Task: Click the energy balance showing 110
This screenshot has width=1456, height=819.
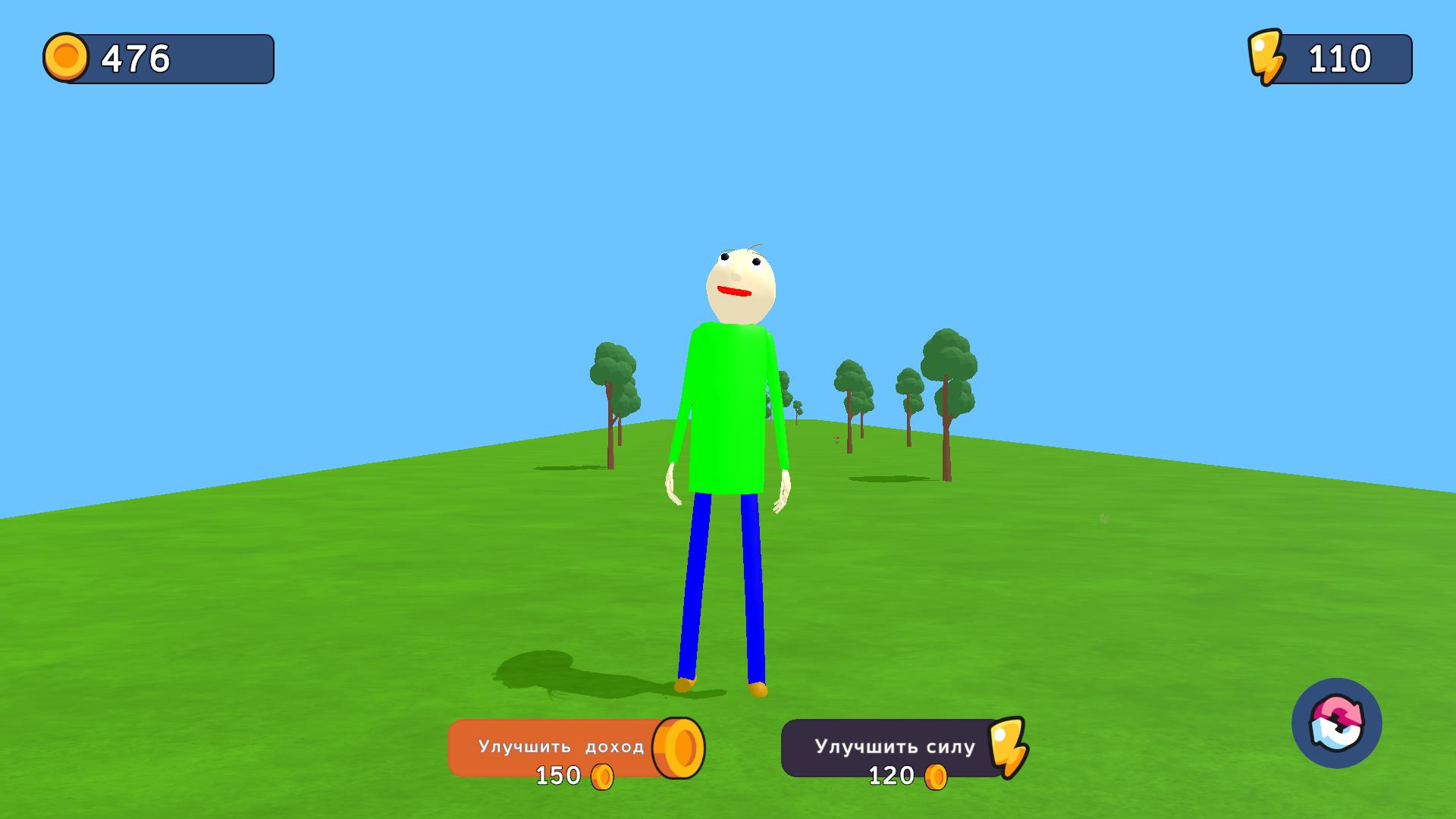Action: 1339,57
